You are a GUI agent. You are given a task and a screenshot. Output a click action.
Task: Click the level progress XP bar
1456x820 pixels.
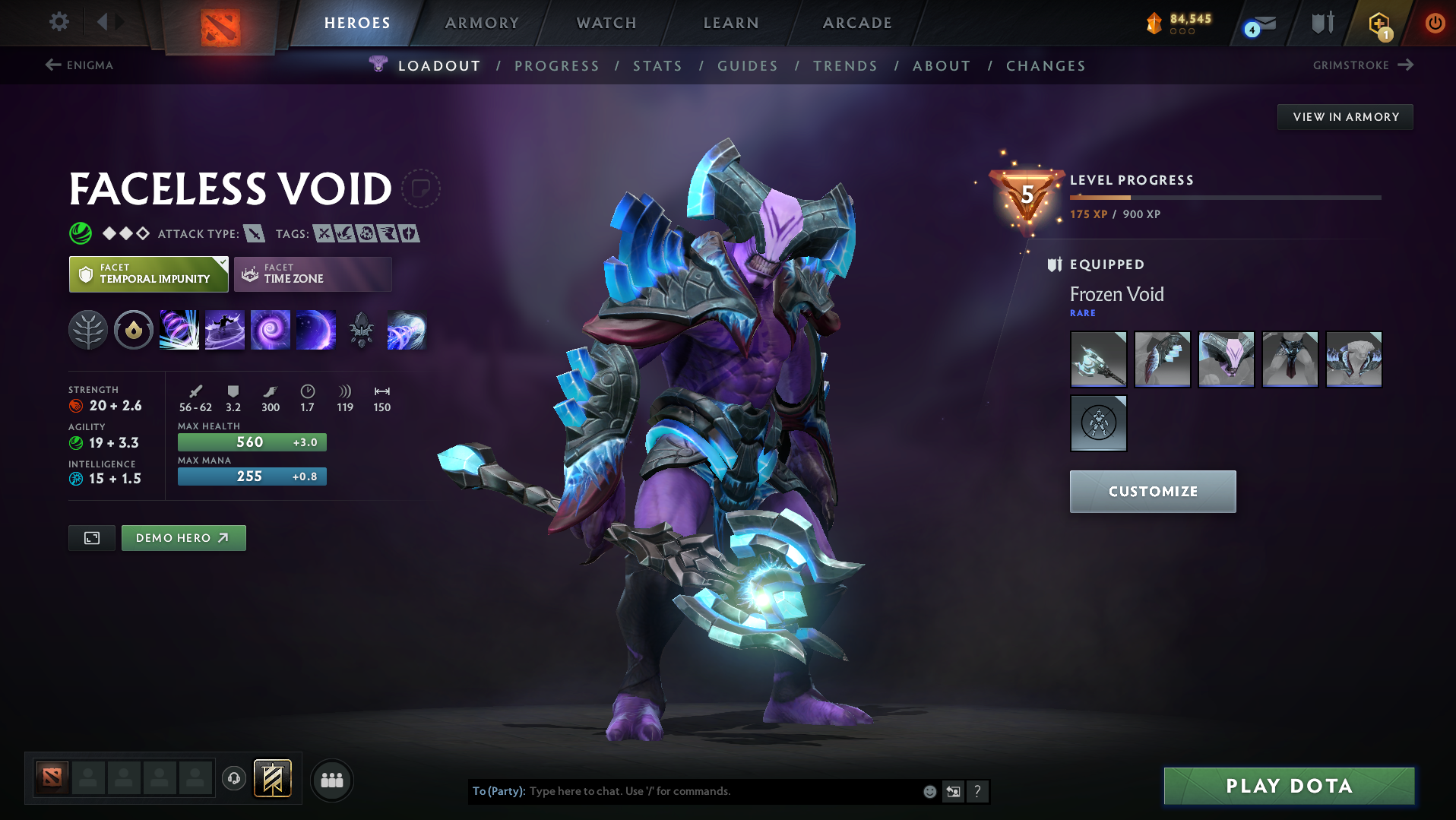1223,197
